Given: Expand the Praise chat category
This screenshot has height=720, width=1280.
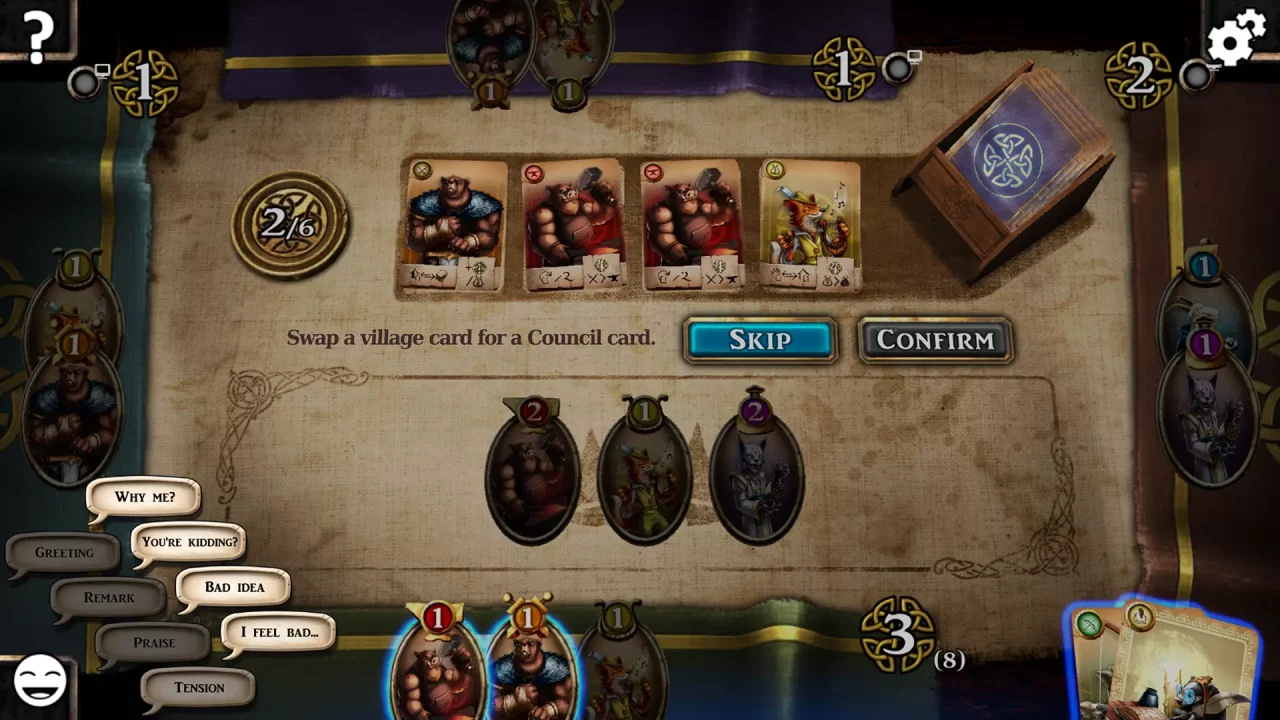Looking at the screenshot, I should pyautogui.click(x=152, y=642).
